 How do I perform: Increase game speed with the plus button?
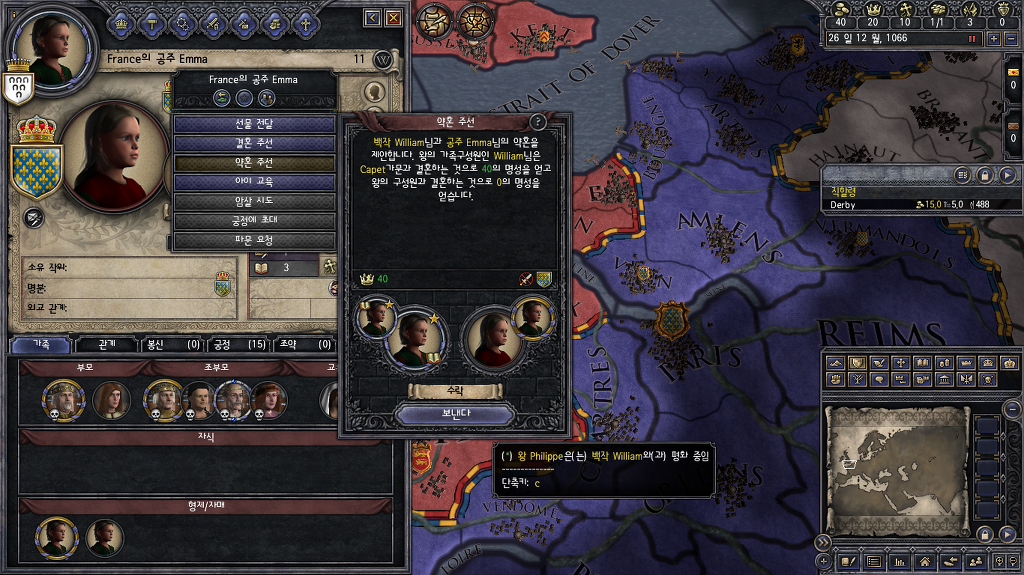[x=993, y=38]
